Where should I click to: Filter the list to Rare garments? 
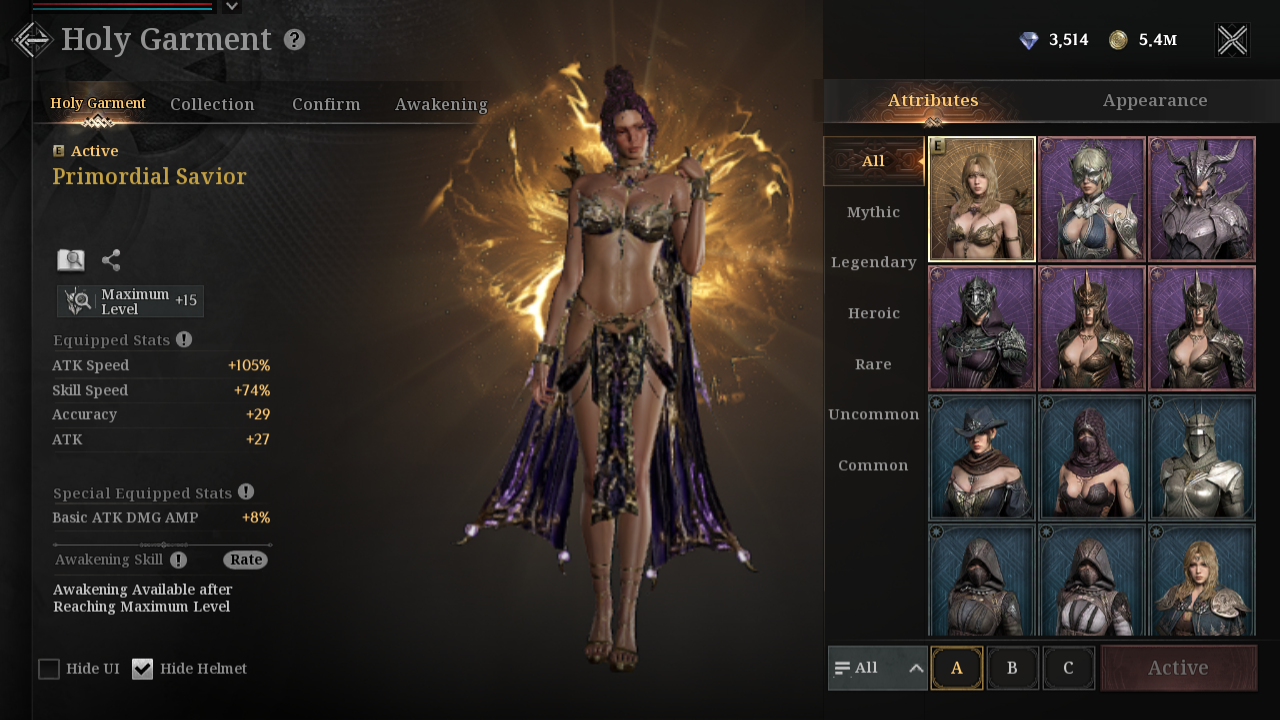tap(873, 364)
